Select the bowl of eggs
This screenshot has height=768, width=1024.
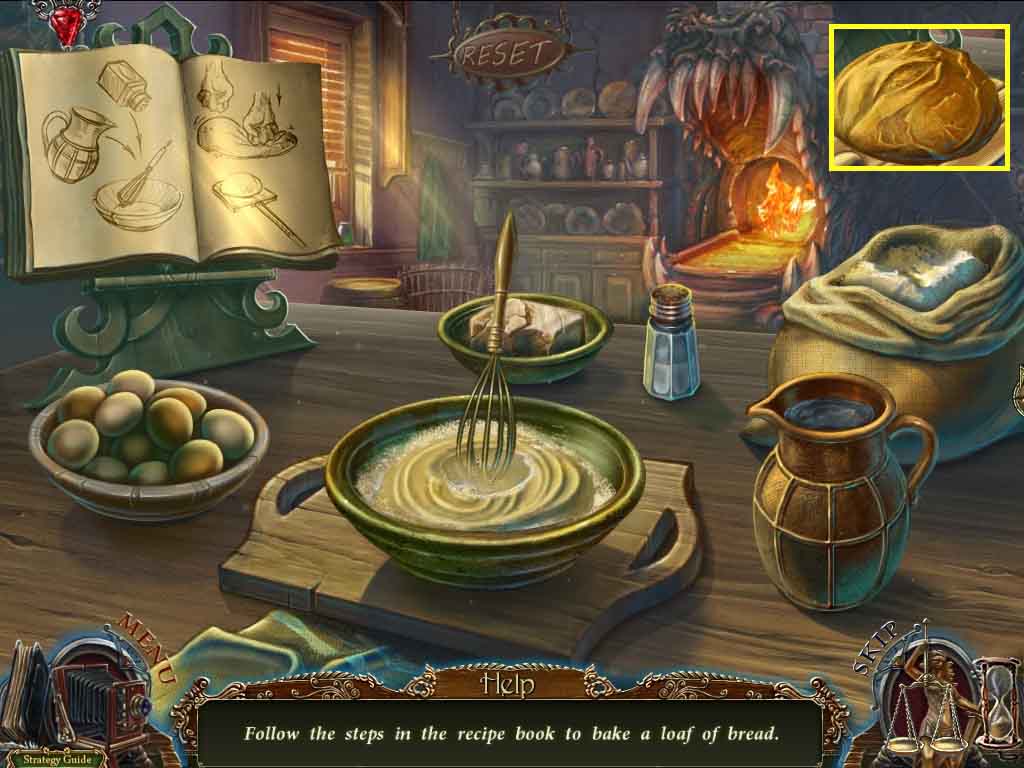click(147, 430)
